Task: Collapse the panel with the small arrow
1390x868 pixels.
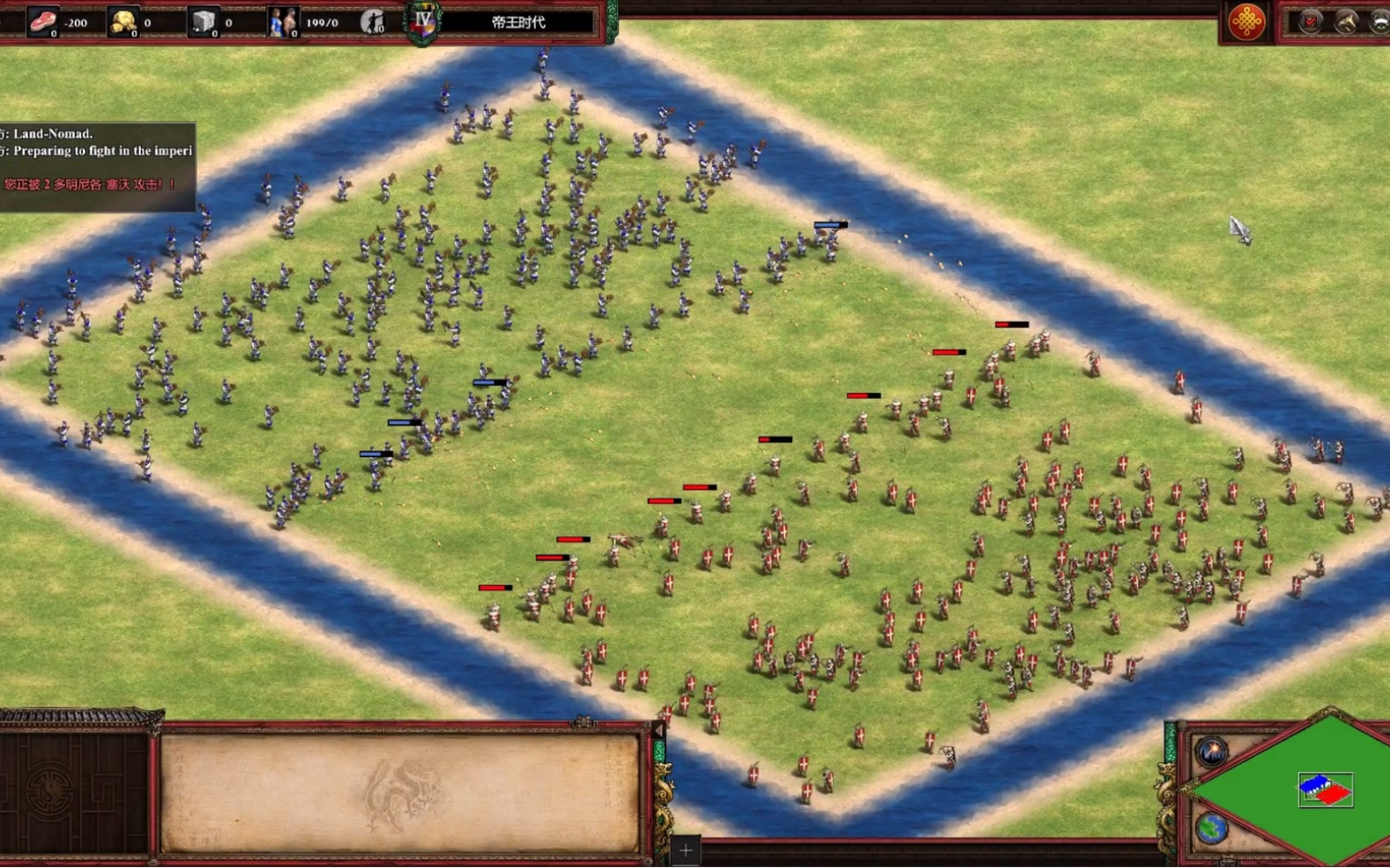Action: click(x=658, y=731)
